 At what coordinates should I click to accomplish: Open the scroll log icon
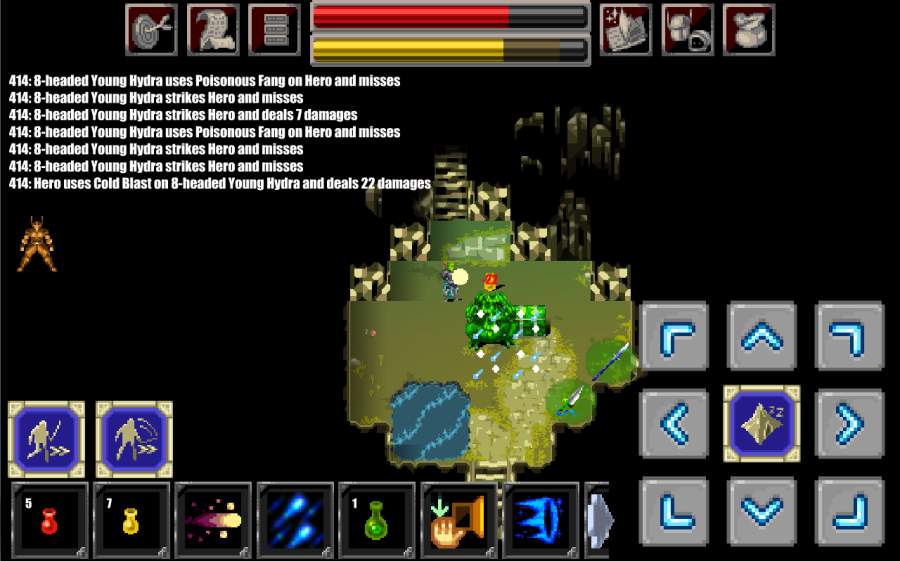(x=213, y=29)
